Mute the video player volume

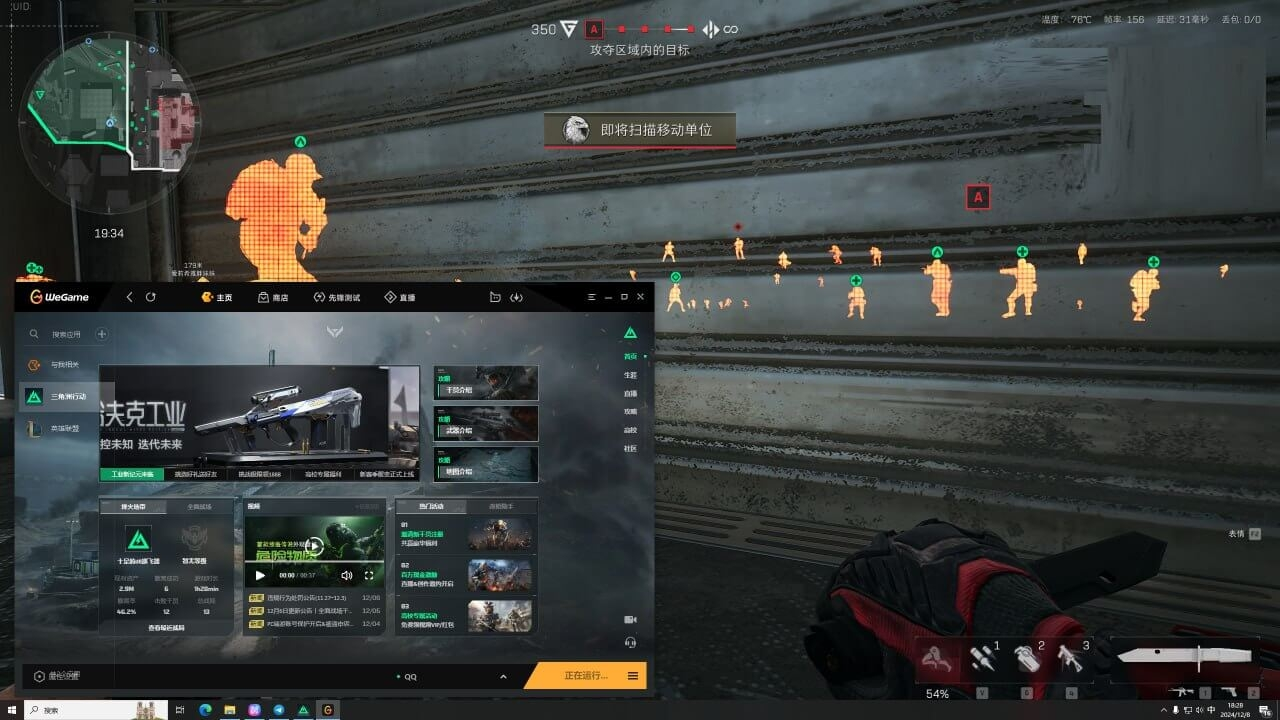(x=347, y=576)
